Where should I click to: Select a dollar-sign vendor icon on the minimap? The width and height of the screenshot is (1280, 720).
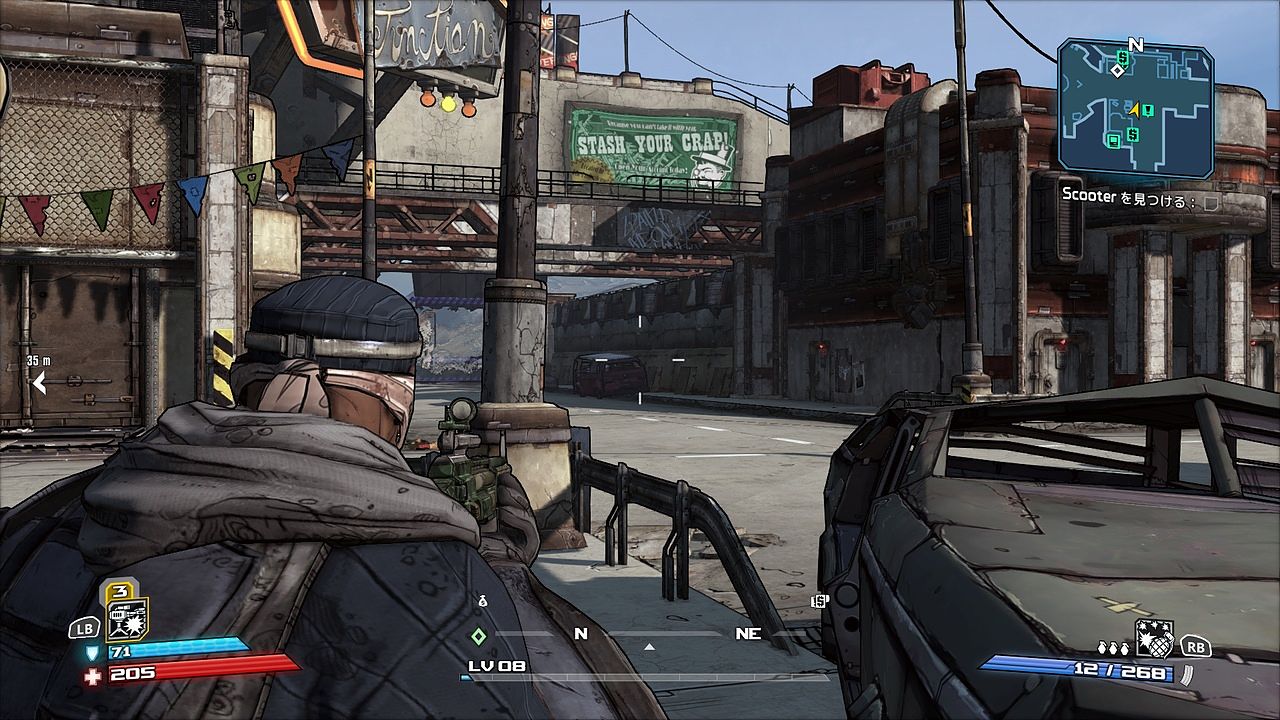pyautogui.click(x=1121, y=58)
